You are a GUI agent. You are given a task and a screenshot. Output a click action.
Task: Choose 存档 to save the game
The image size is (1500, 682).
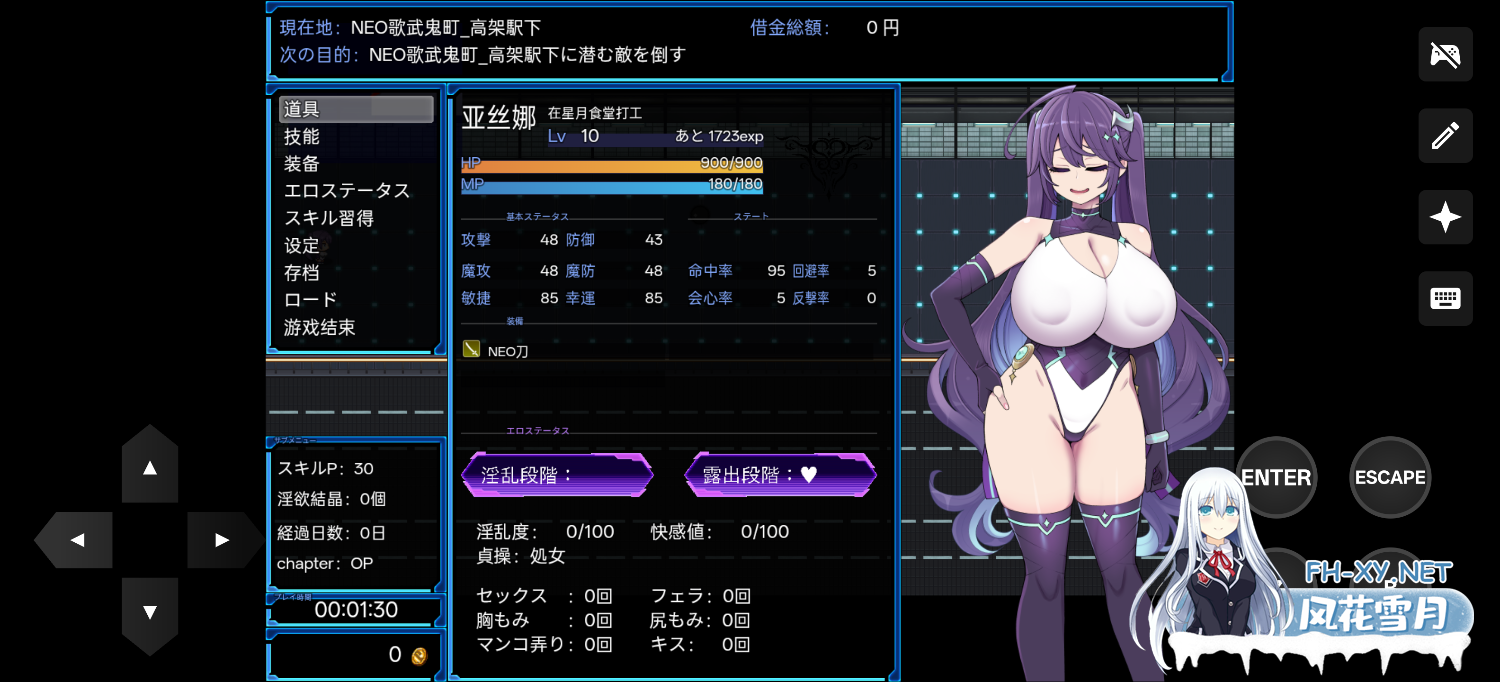click(302, 272)
